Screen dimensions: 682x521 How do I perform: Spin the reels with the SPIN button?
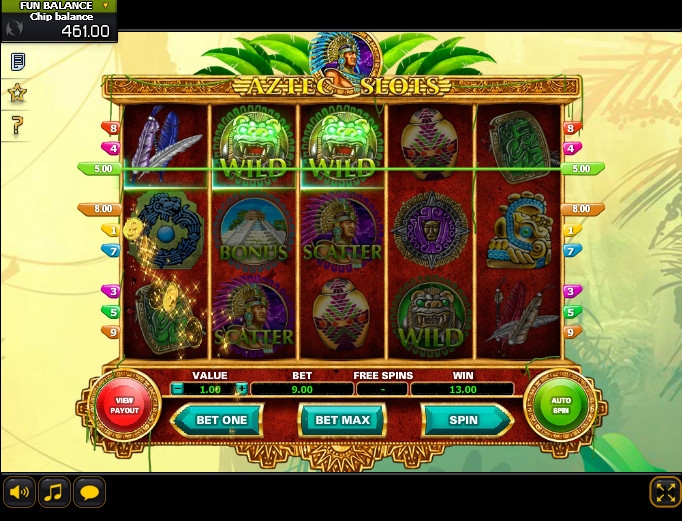click(x=463, y=420)
